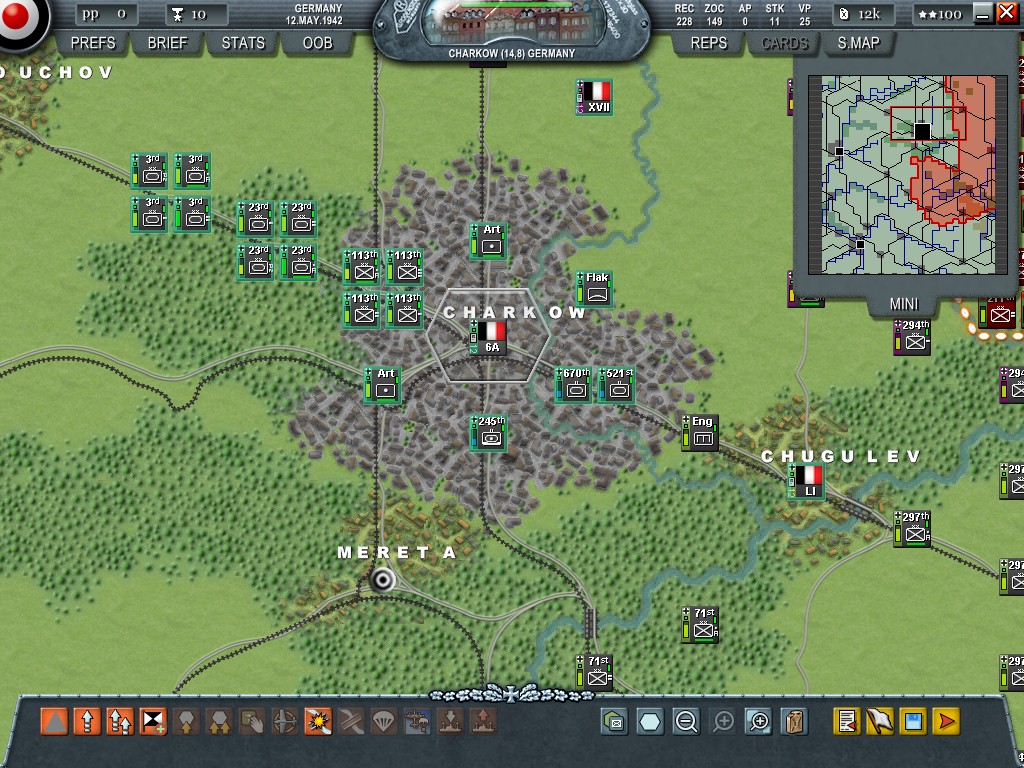Select the orange triangle toolbar button
The height and width of the screenshot is (768, 1024).
(x=54, y=721)
